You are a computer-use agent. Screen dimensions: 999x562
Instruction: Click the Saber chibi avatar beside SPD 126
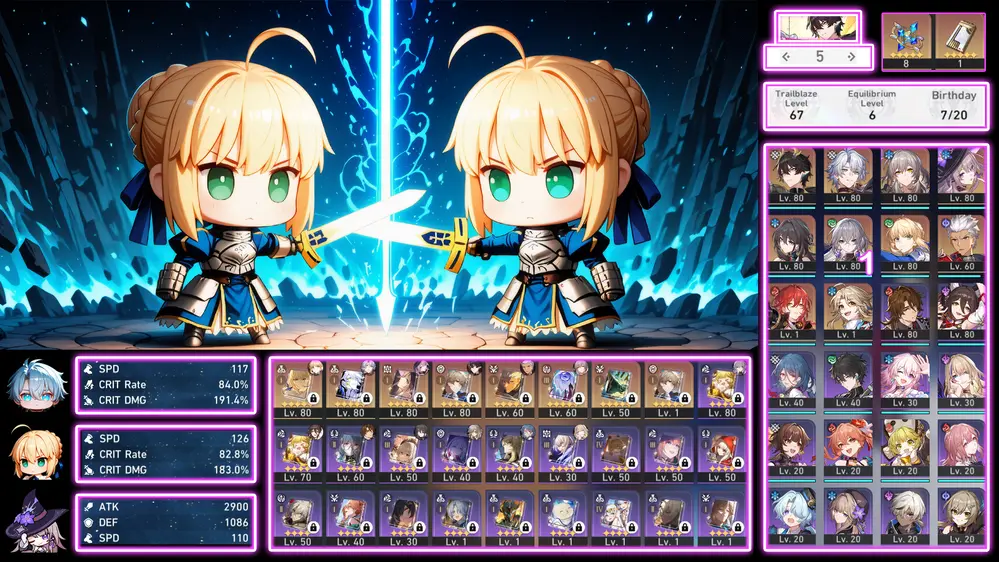33,453
